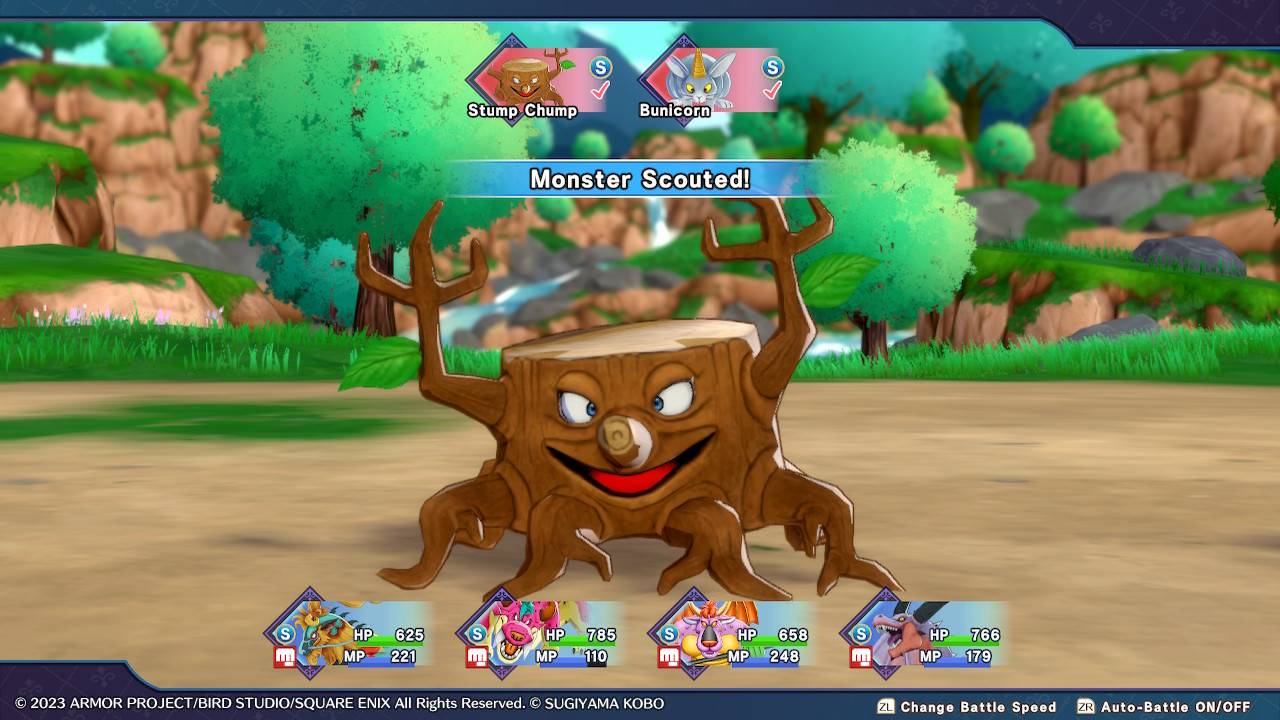This screenshot has width=1280, height=720.
Task: Choose the pink dragon party monster portrait
Action: pyautogui.click(x=540, y=635)
